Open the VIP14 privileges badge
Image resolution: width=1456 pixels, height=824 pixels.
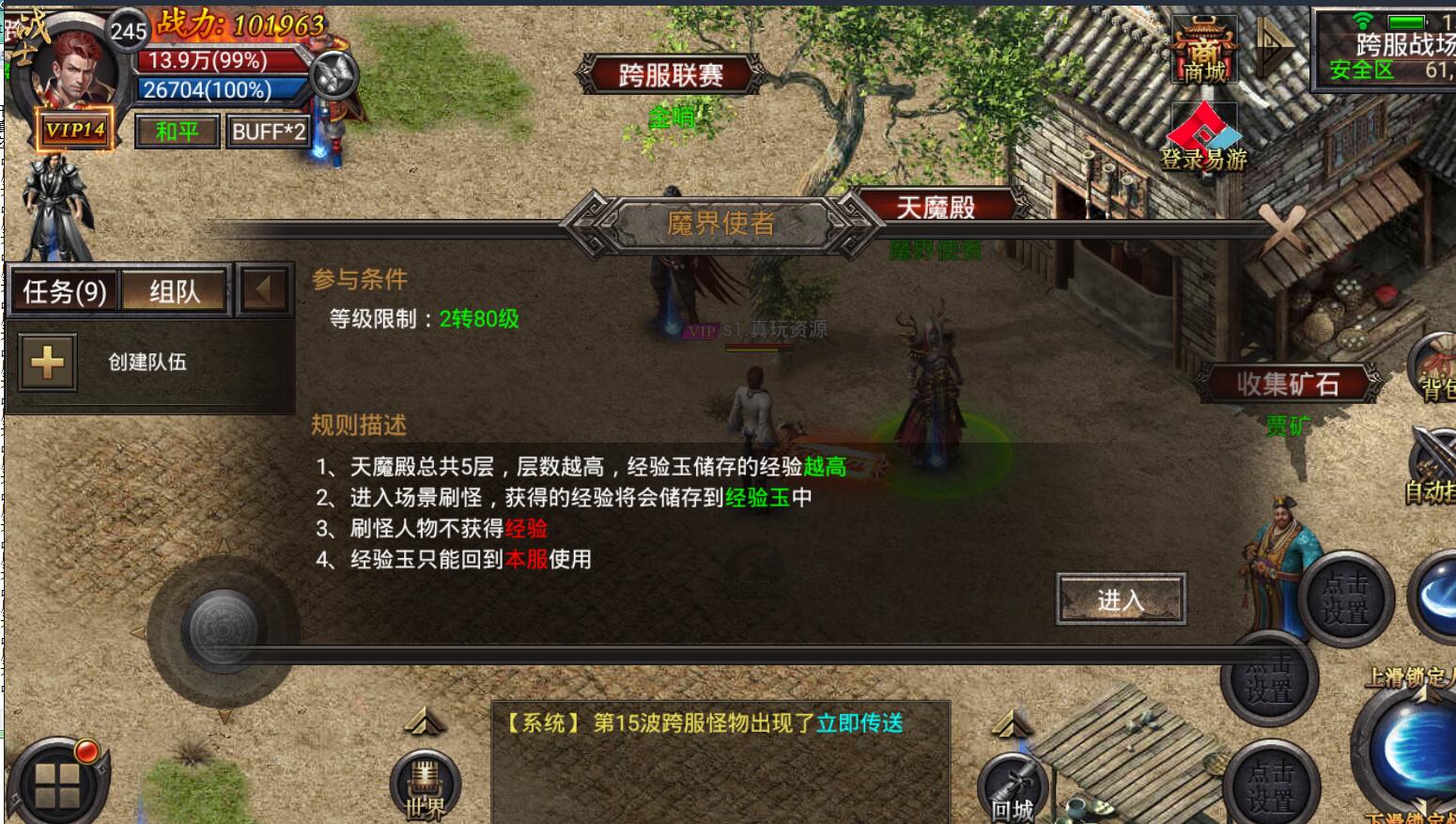click(75, 130)
